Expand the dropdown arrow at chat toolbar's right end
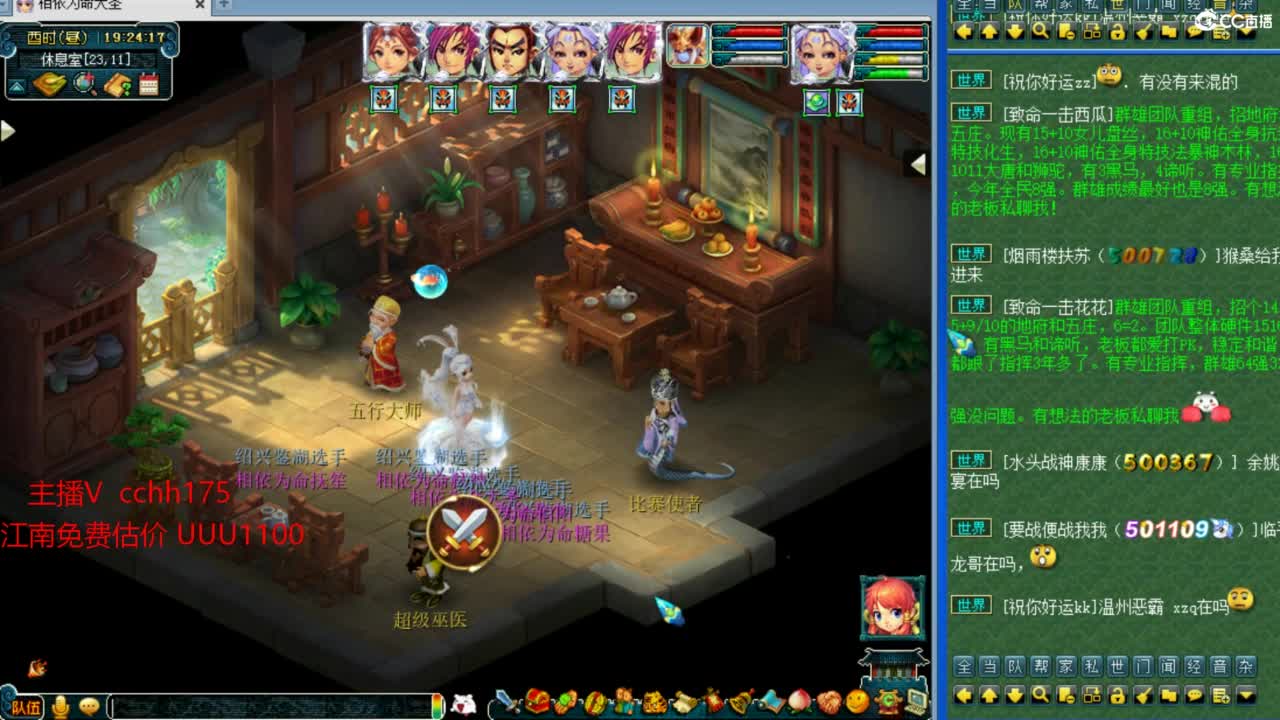Image resolution: width=1280 pixels, height=720 pixels. point(1247,695)
